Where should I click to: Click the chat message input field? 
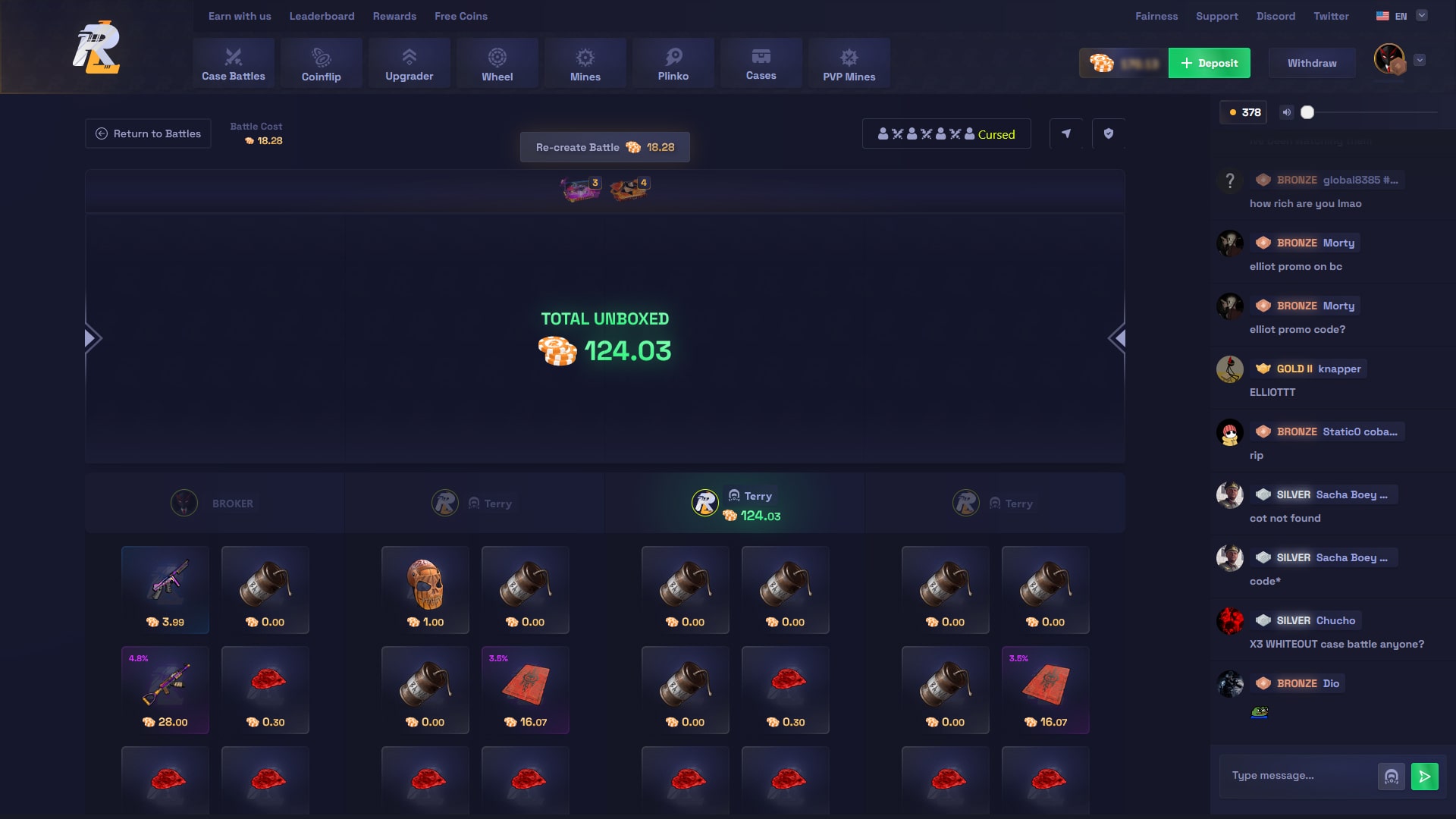click(1297, 776)
